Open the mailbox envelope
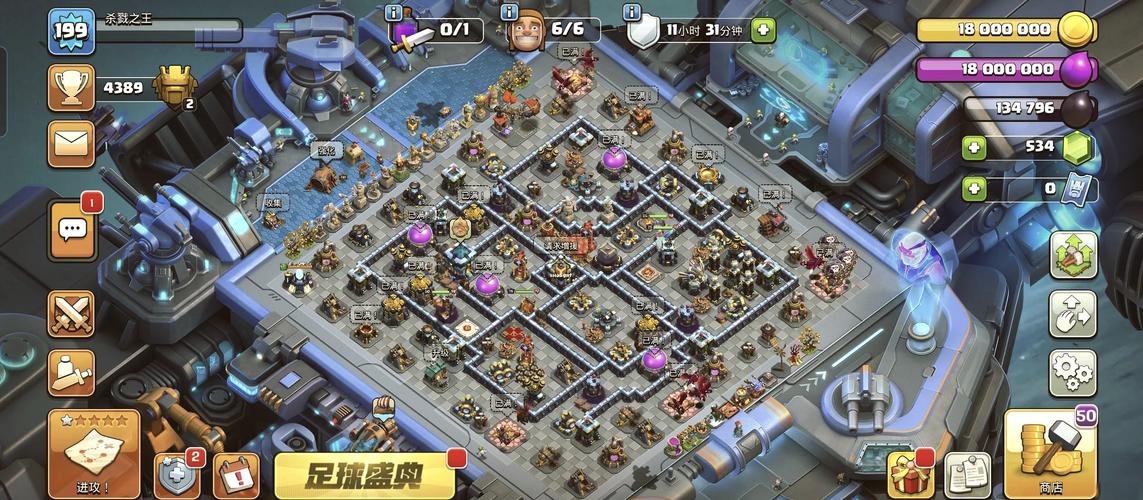 [x=71, y=144]
